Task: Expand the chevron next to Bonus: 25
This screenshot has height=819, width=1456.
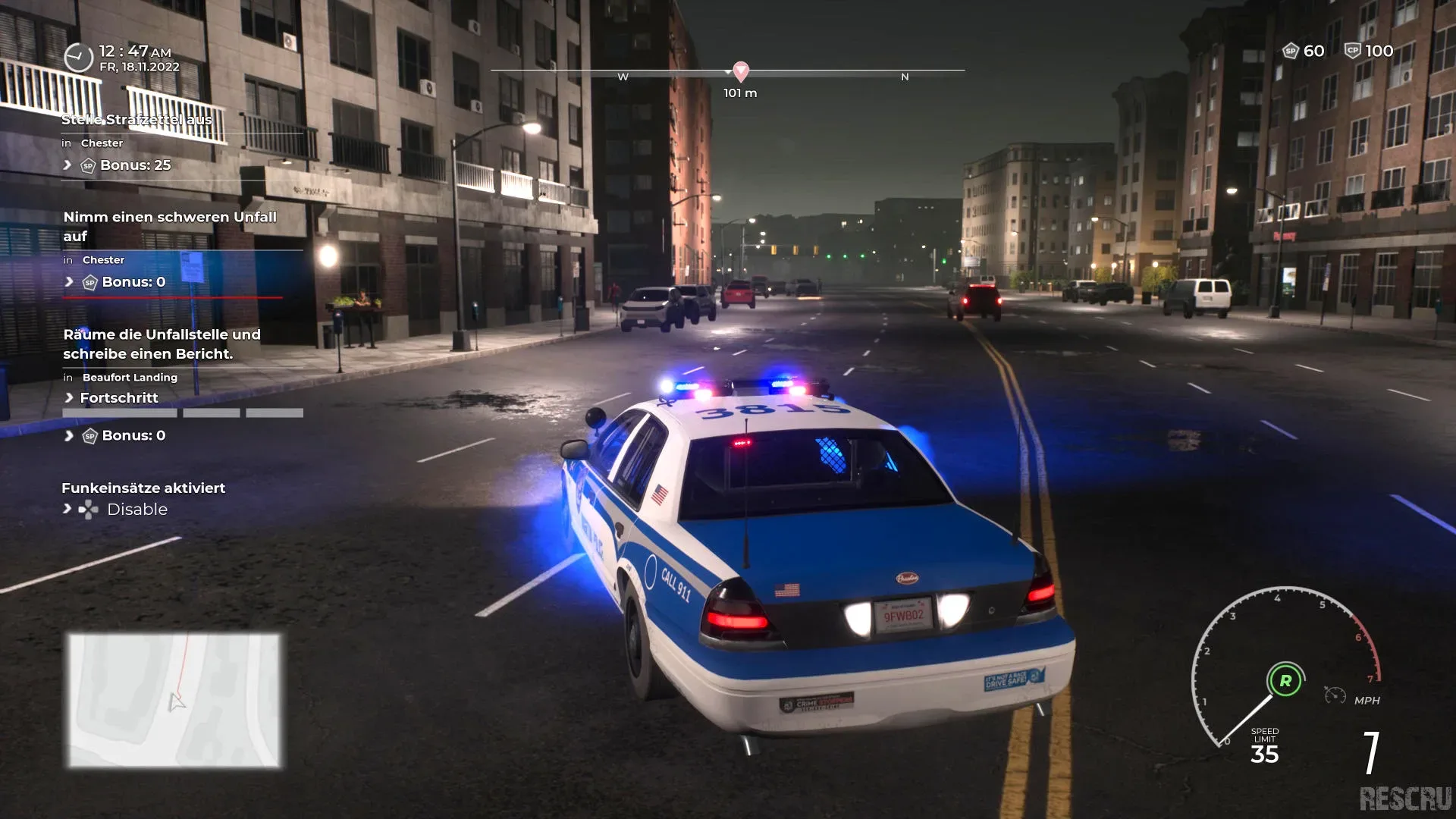Action: (67, 165)
